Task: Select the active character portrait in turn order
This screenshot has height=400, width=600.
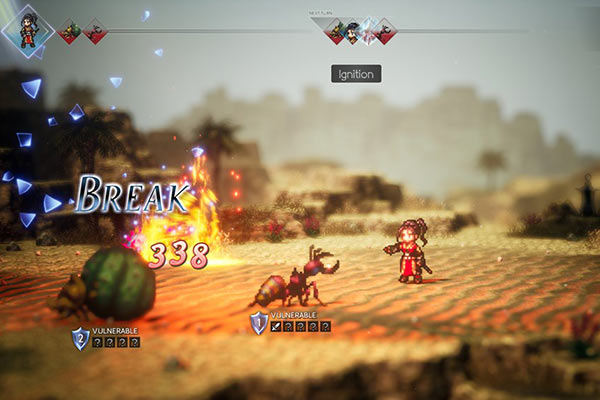Action: tap(28, 31)
